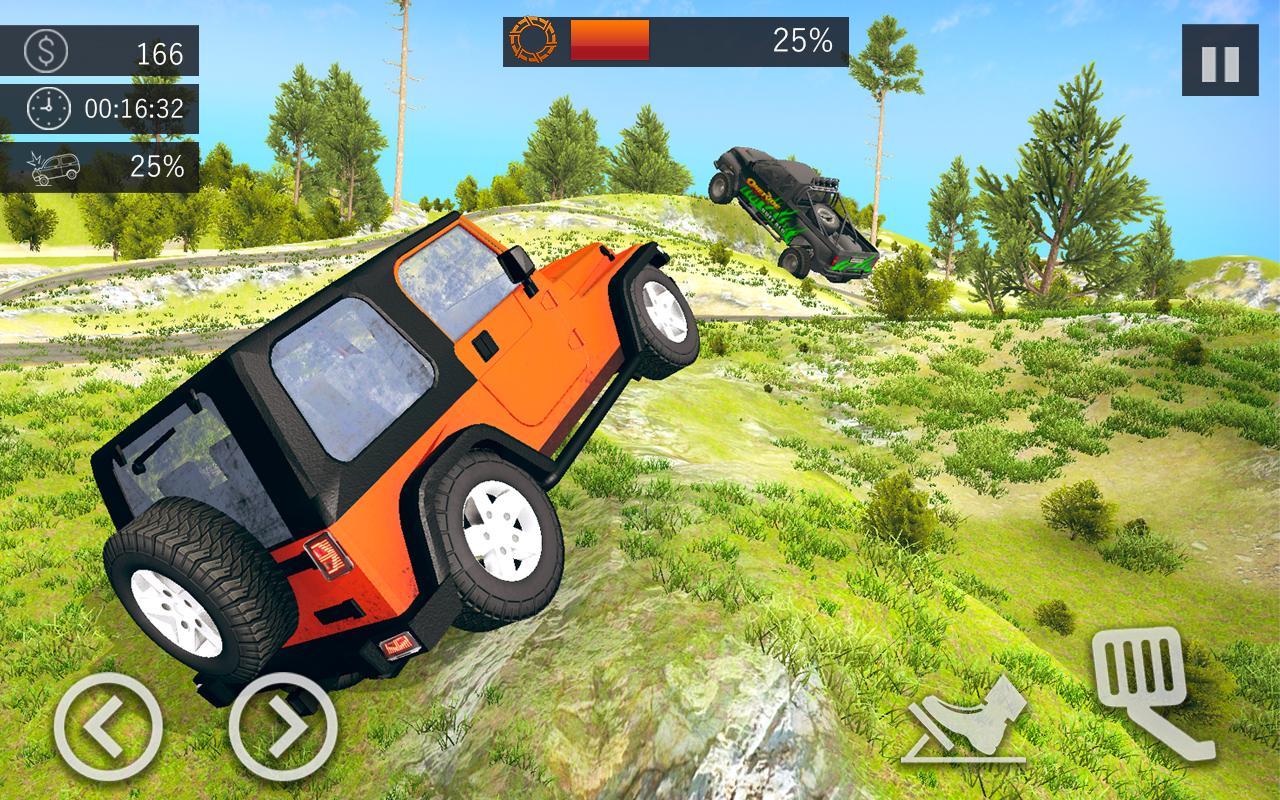Click the damage percentage reading 25%
The height and width of the screenshot is (800, 1280).
(156, 165)
